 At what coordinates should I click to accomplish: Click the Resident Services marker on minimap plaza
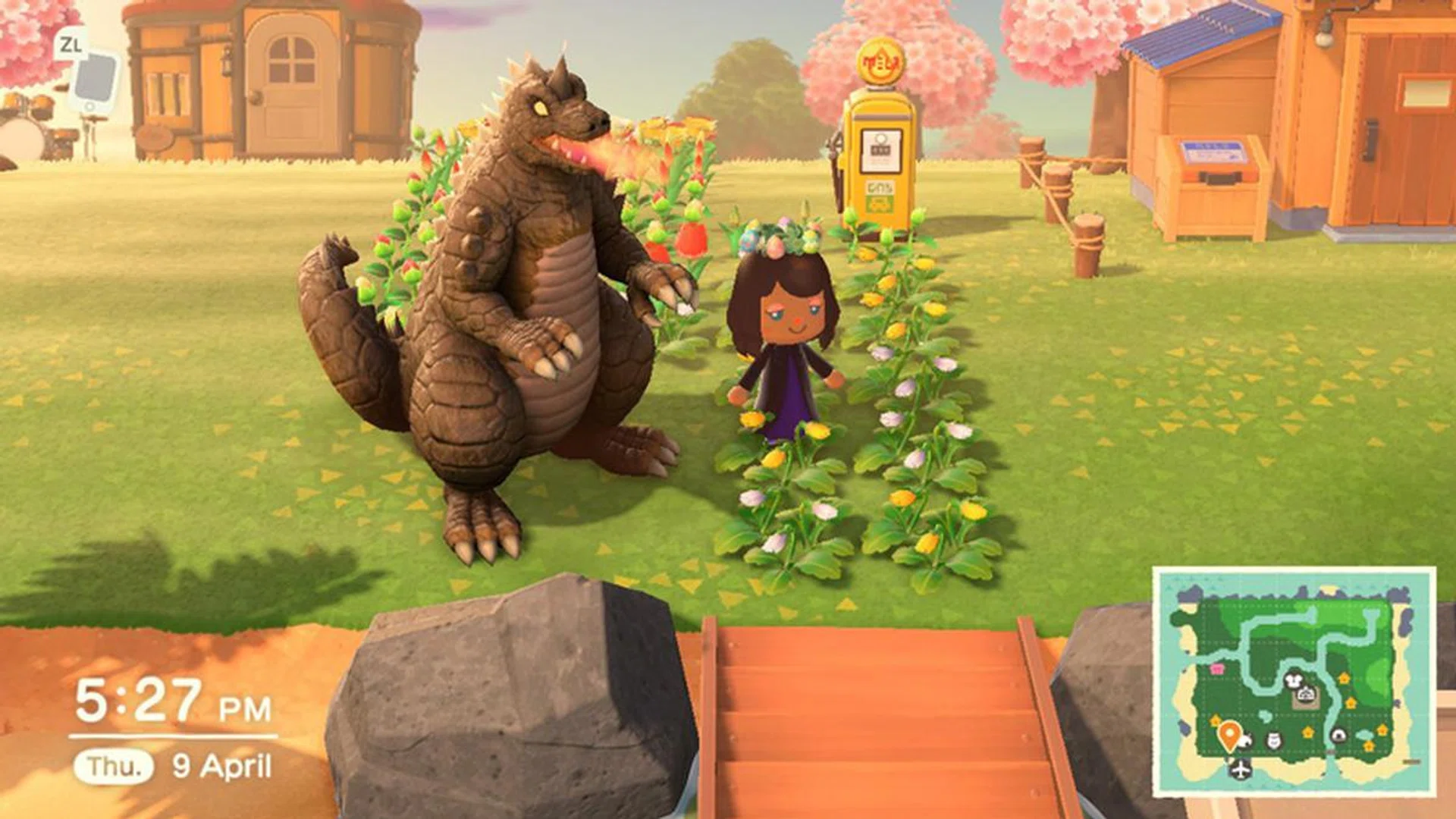click(1306, 693)
